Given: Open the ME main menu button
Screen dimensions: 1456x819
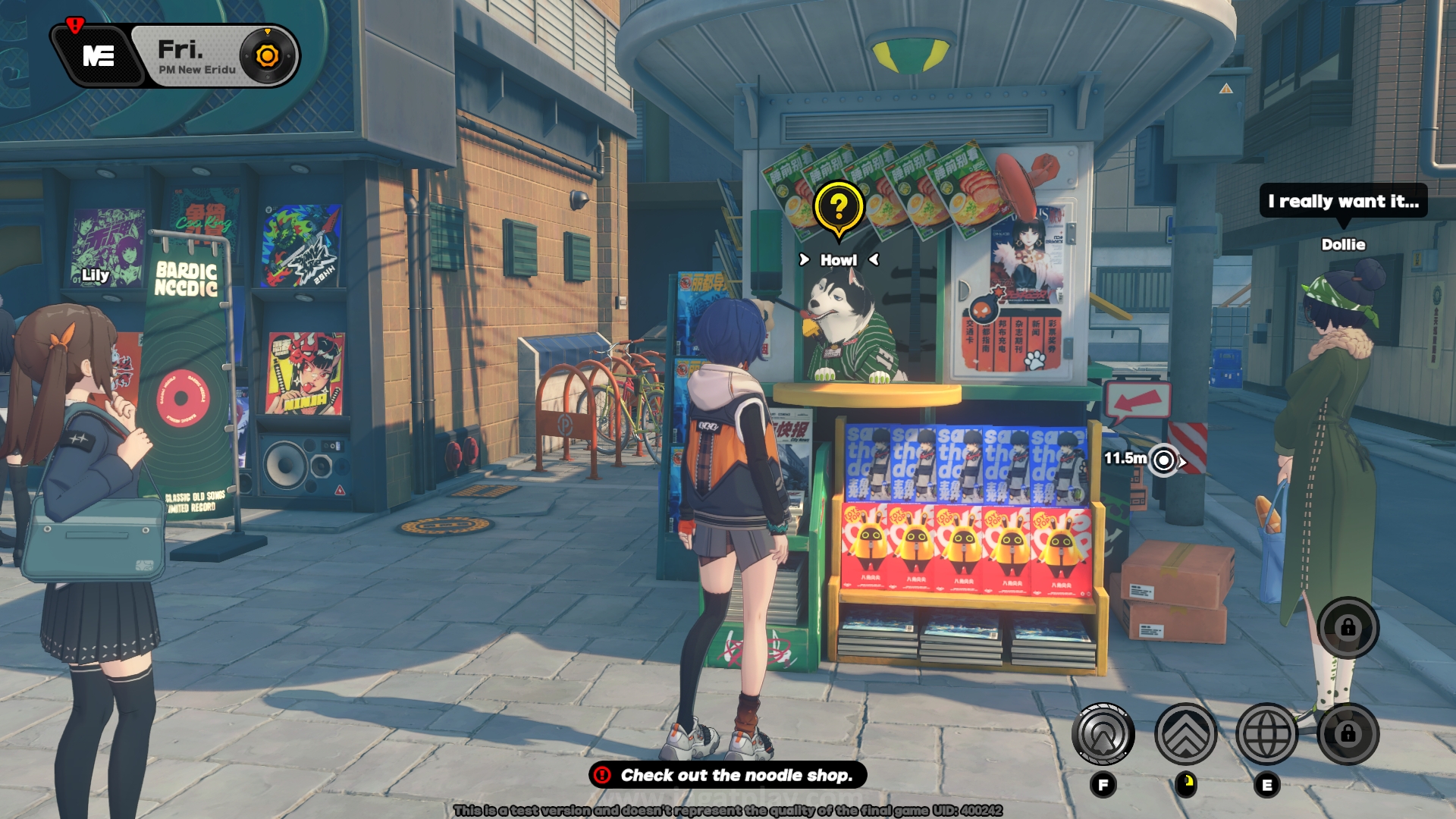Looking at the screenshot, I should [x=99, y=56].
